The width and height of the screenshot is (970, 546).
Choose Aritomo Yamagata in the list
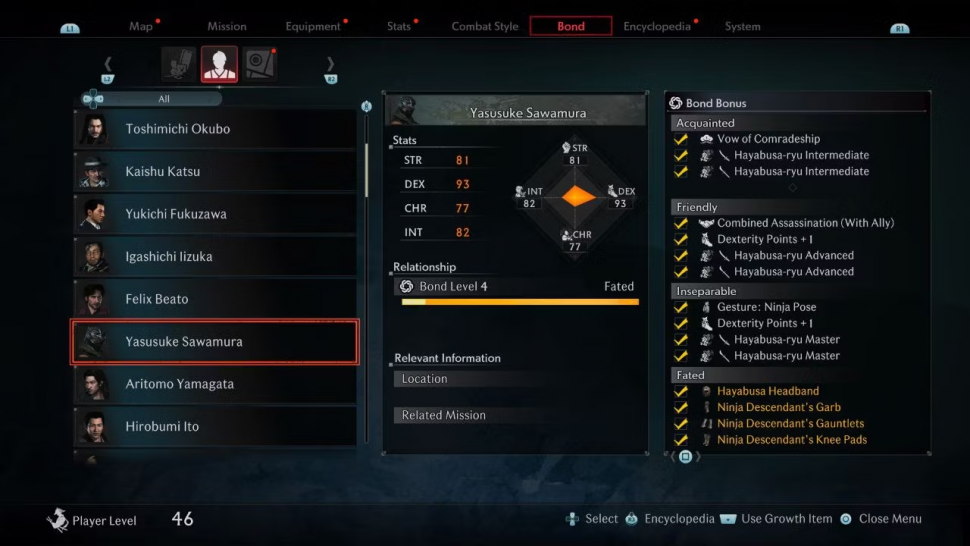[x=215, y=384]
